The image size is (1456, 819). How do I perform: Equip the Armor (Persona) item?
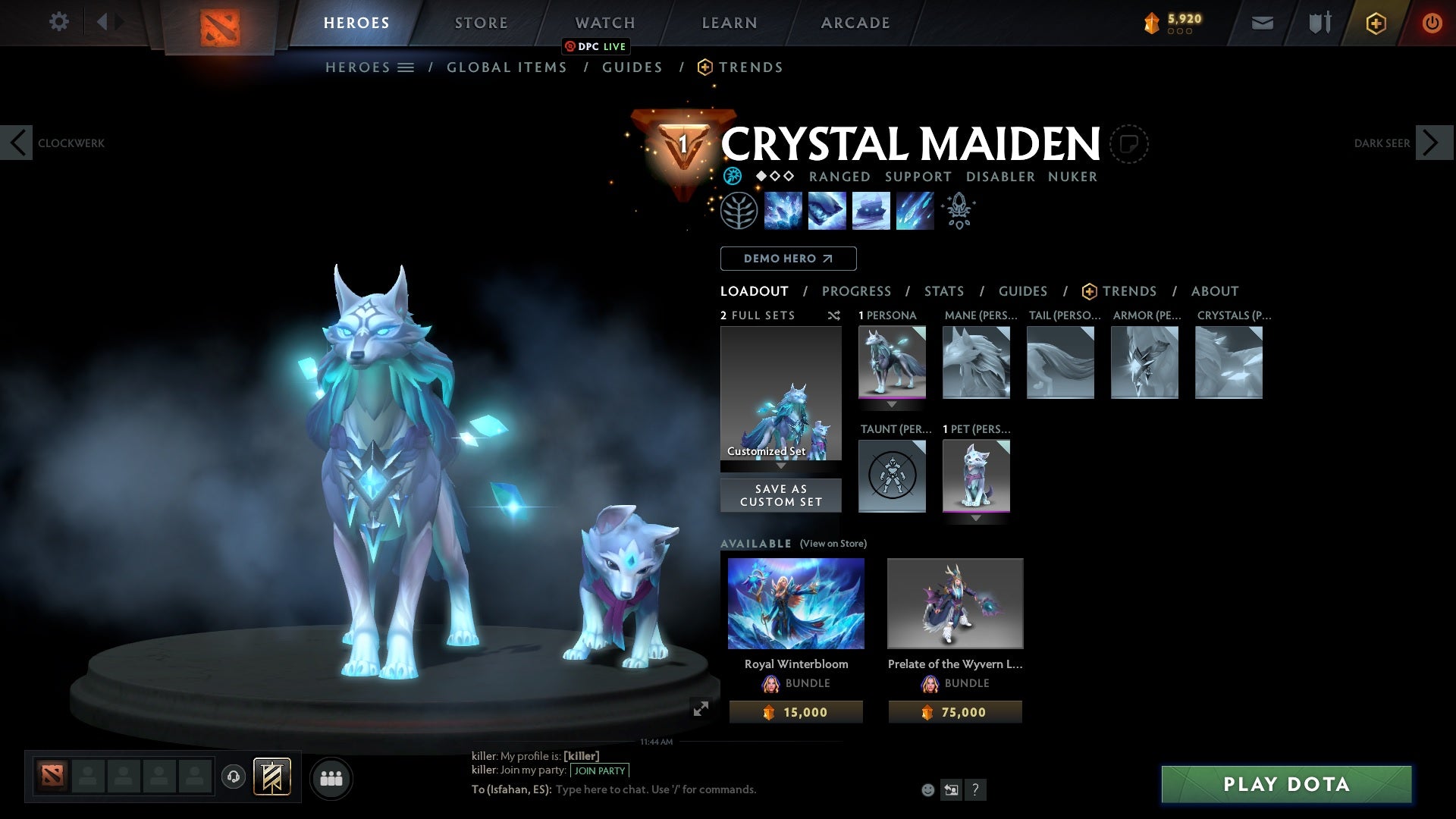1145,362
